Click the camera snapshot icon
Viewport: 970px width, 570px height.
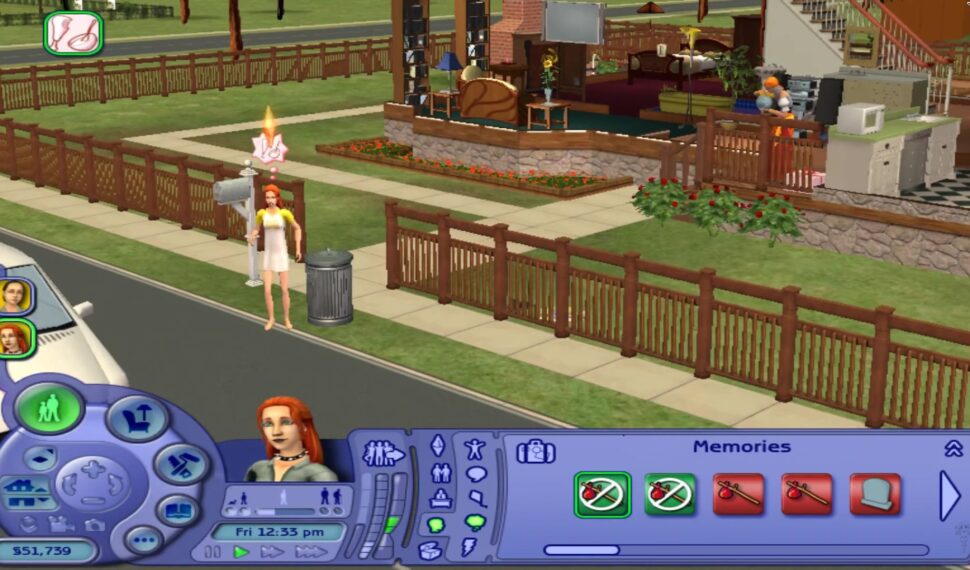tap(94, 525)
